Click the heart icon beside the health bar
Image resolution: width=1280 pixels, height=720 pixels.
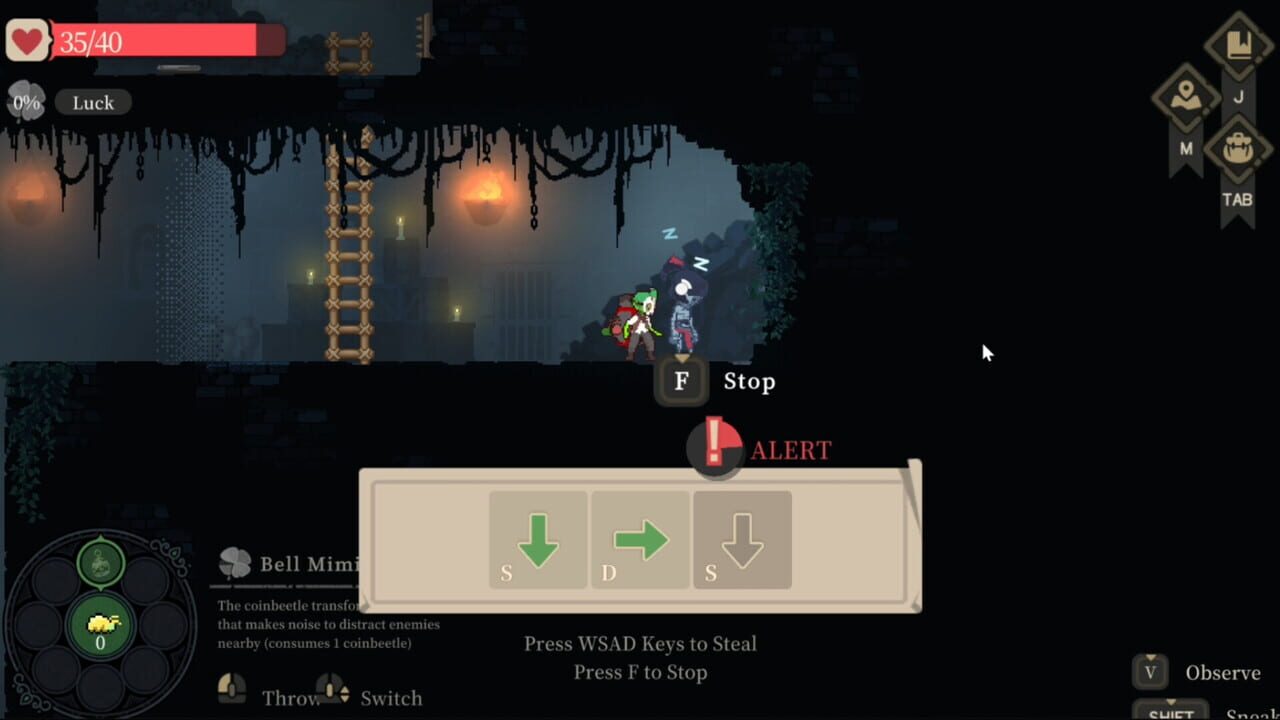coord(26,40)
